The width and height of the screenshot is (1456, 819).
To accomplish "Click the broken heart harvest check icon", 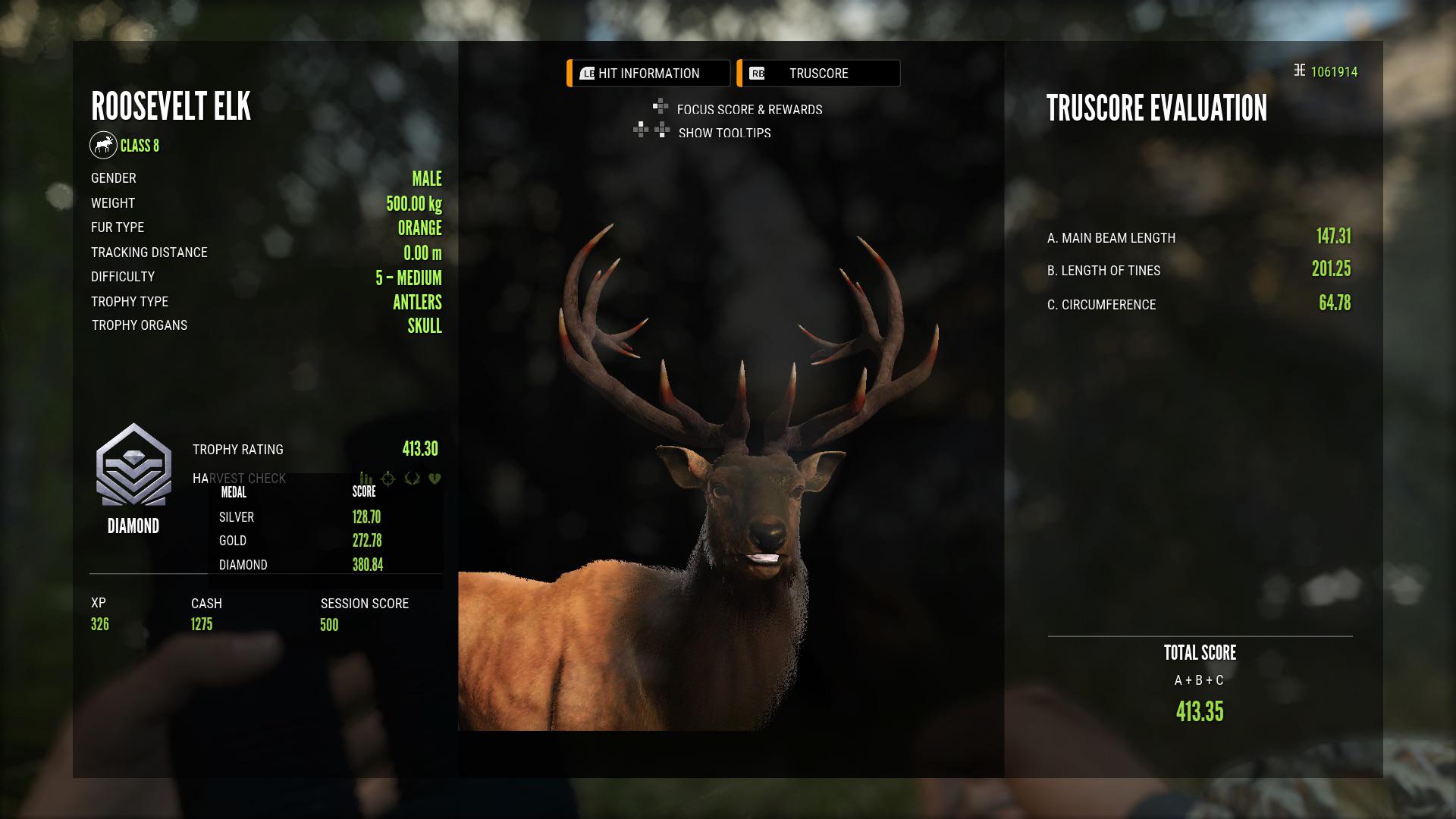I will click(x=435, y=479).
